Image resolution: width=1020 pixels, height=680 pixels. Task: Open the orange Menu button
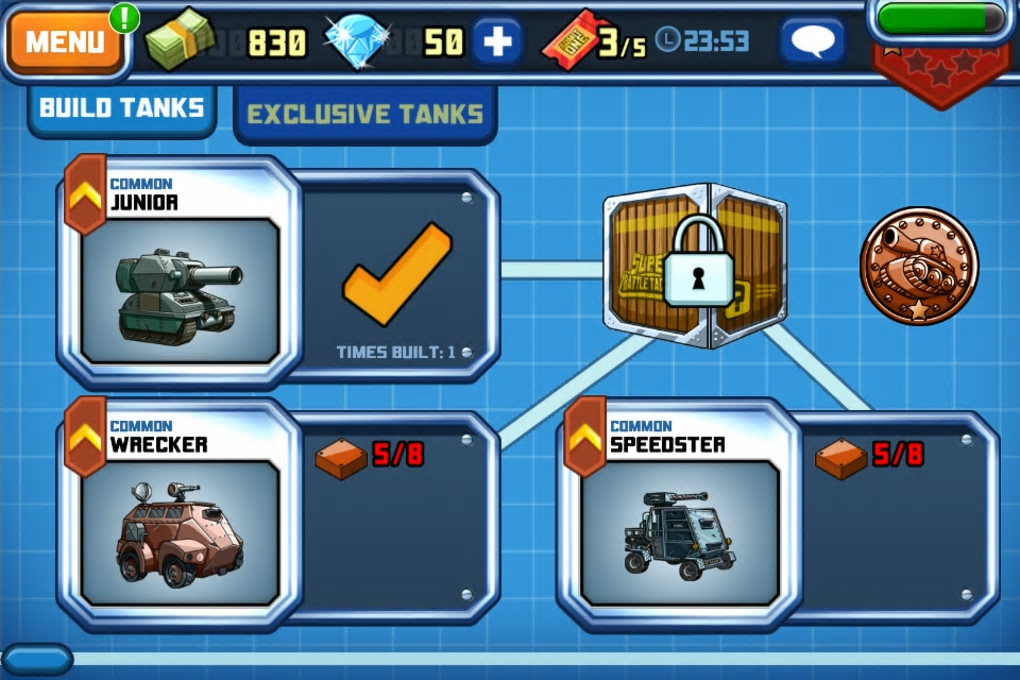(x=65, y=42)
